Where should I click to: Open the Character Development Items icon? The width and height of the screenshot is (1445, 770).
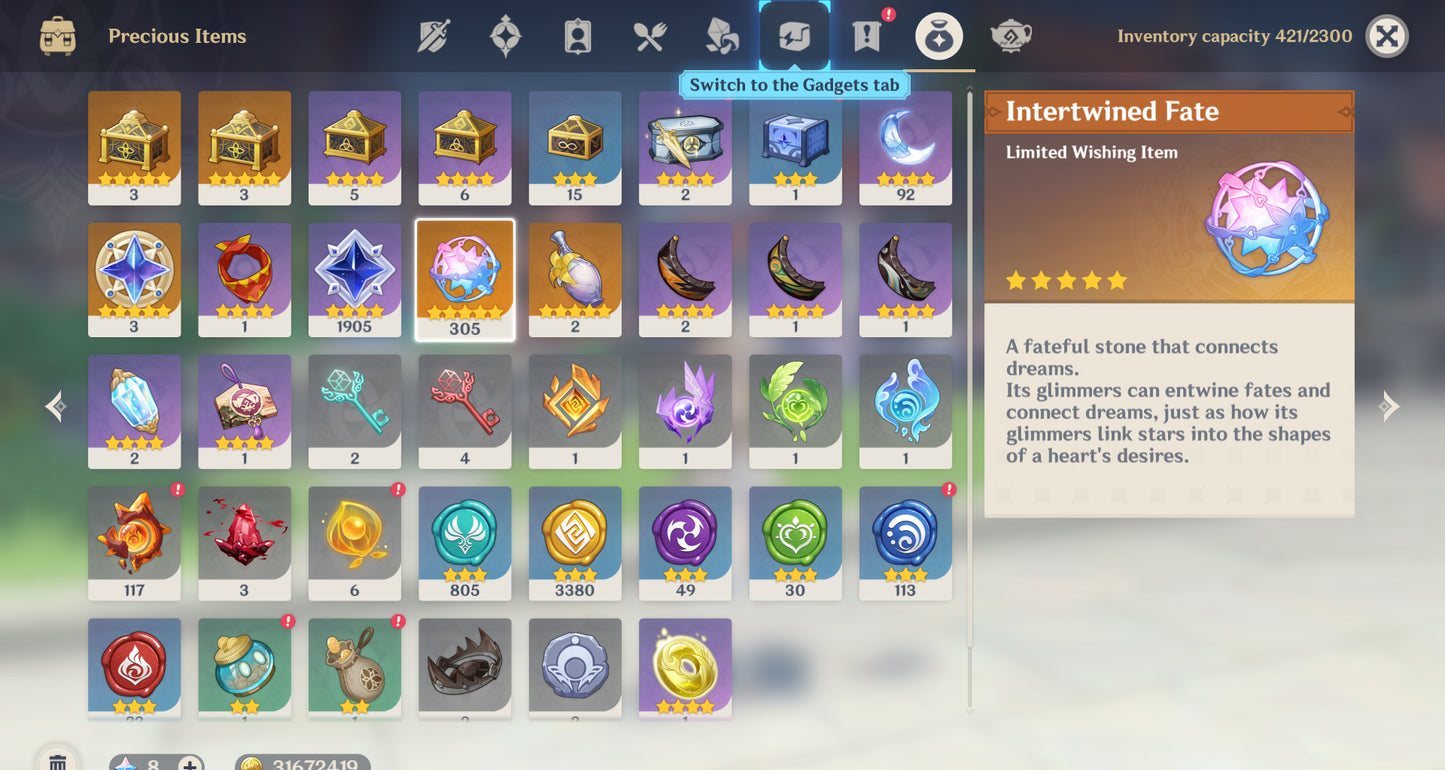[x=576, y=36]
